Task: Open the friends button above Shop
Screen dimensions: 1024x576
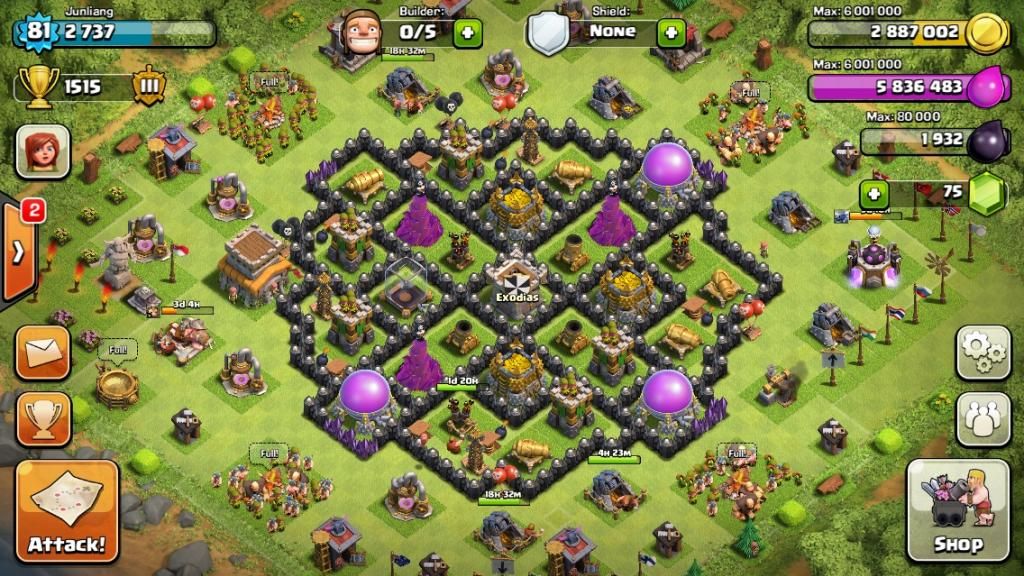Action: click(x=983, y=419)
